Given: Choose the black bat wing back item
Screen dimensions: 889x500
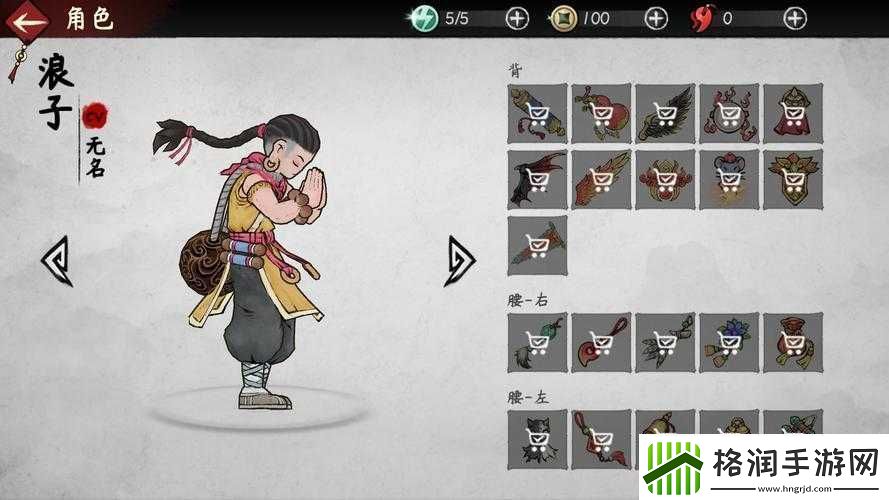Looking at the screenshot, I should pos(537,179).
